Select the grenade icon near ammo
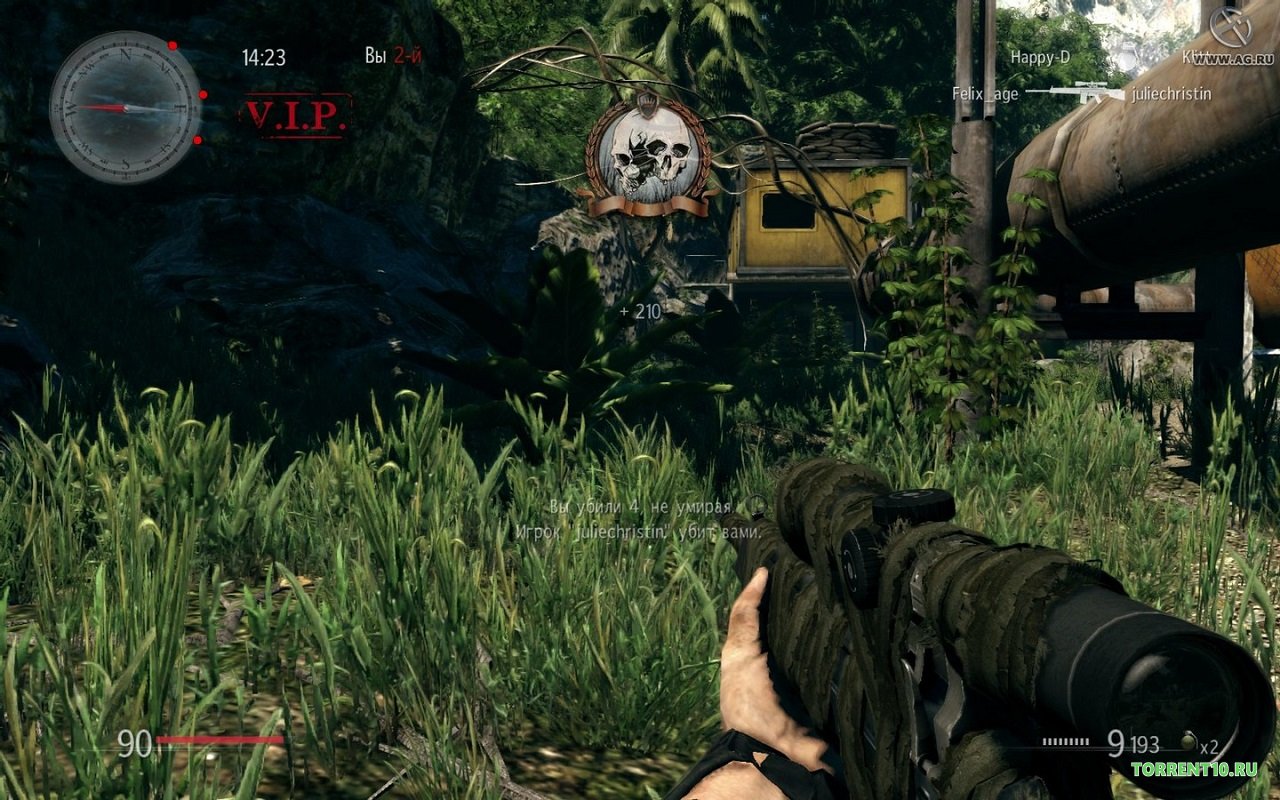The image size is (1280, 800). click(1188, 742)
